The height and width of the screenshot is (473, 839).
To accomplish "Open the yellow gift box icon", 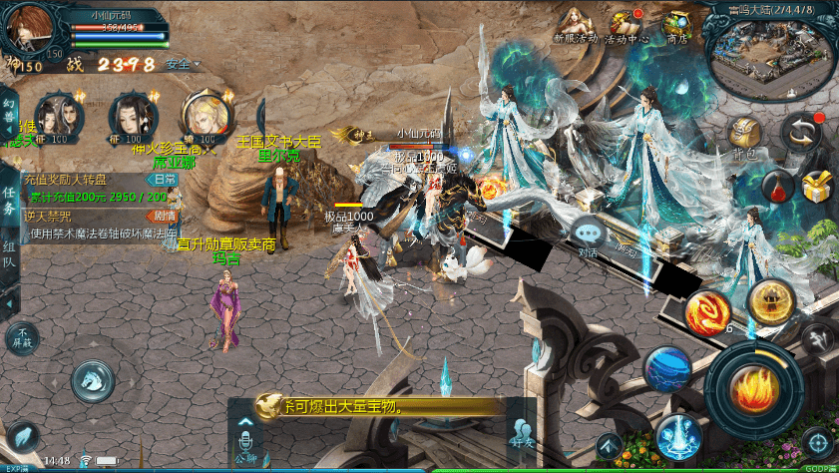I will 817,185.
